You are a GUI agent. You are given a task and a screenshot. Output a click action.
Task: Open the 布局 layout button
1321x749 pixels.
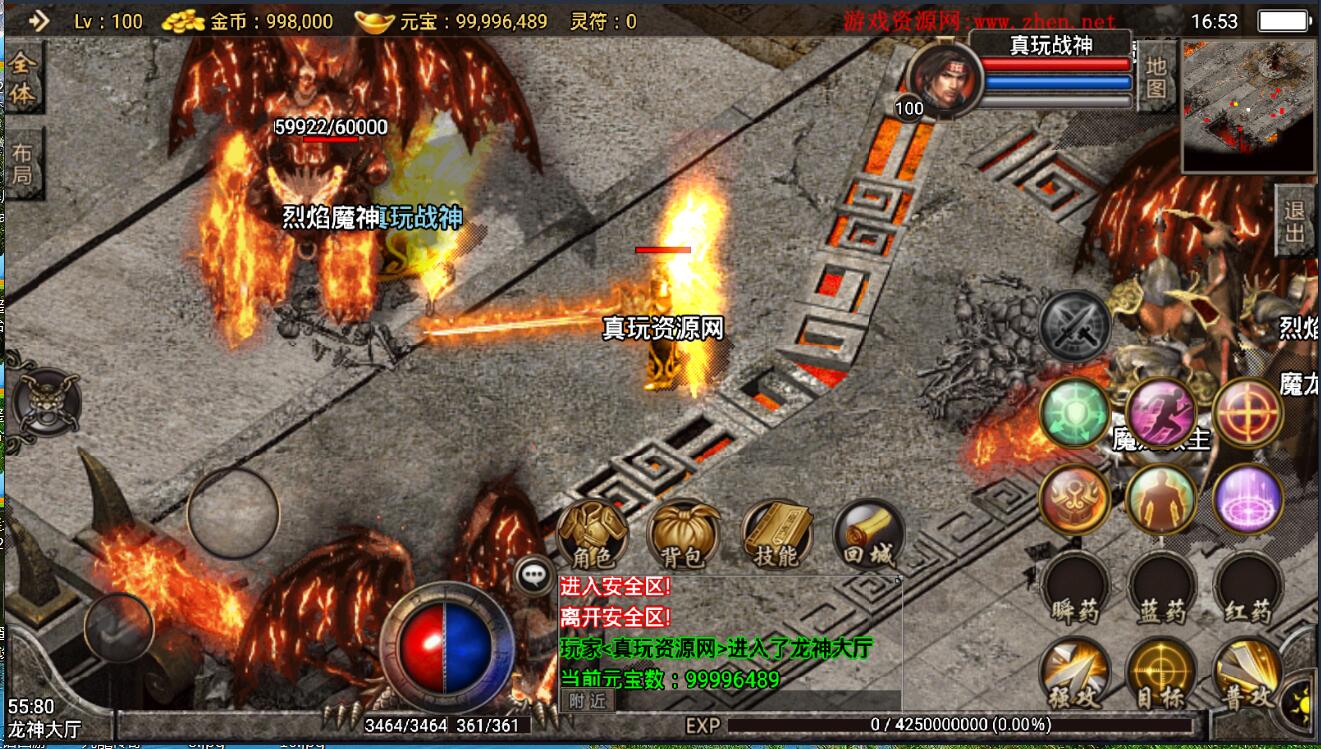[x=23, y=165]
